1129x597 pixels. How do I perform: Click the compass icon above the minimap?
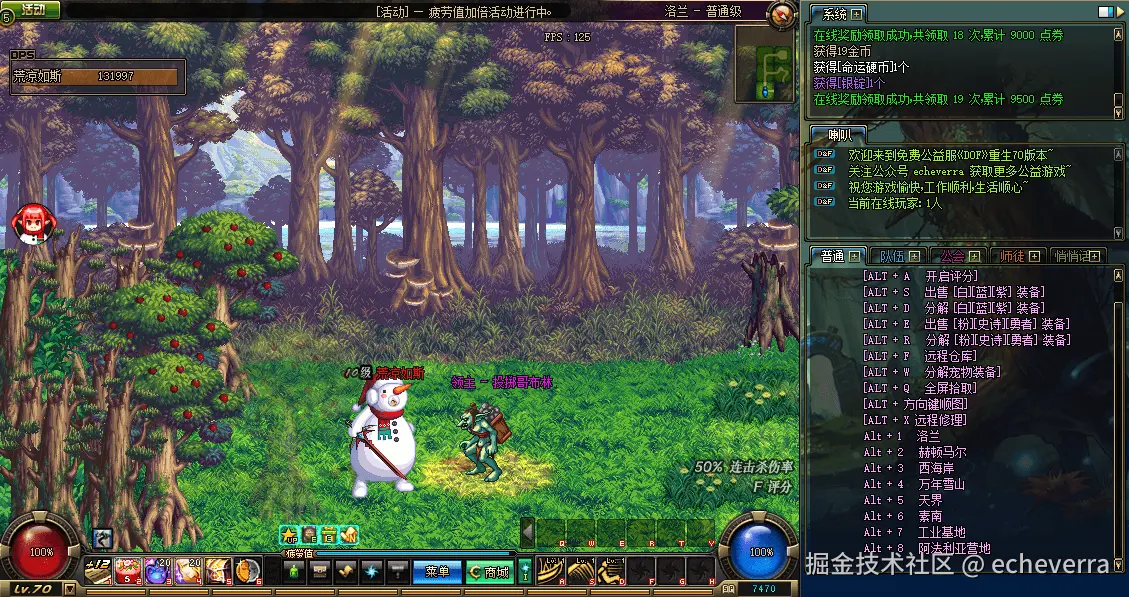(x=783, y=14)
